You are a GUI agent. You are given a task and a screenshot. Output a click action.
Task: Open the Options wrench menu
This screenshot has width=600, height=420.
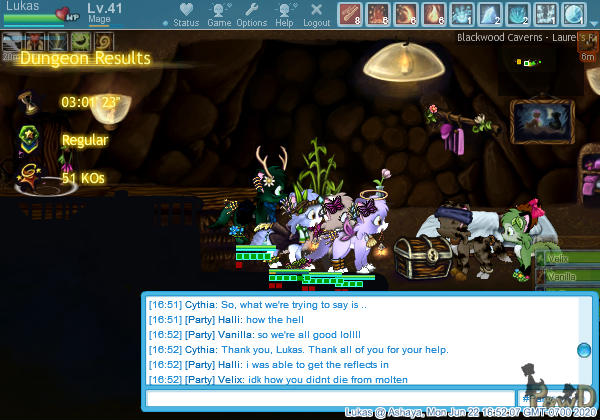251,14
